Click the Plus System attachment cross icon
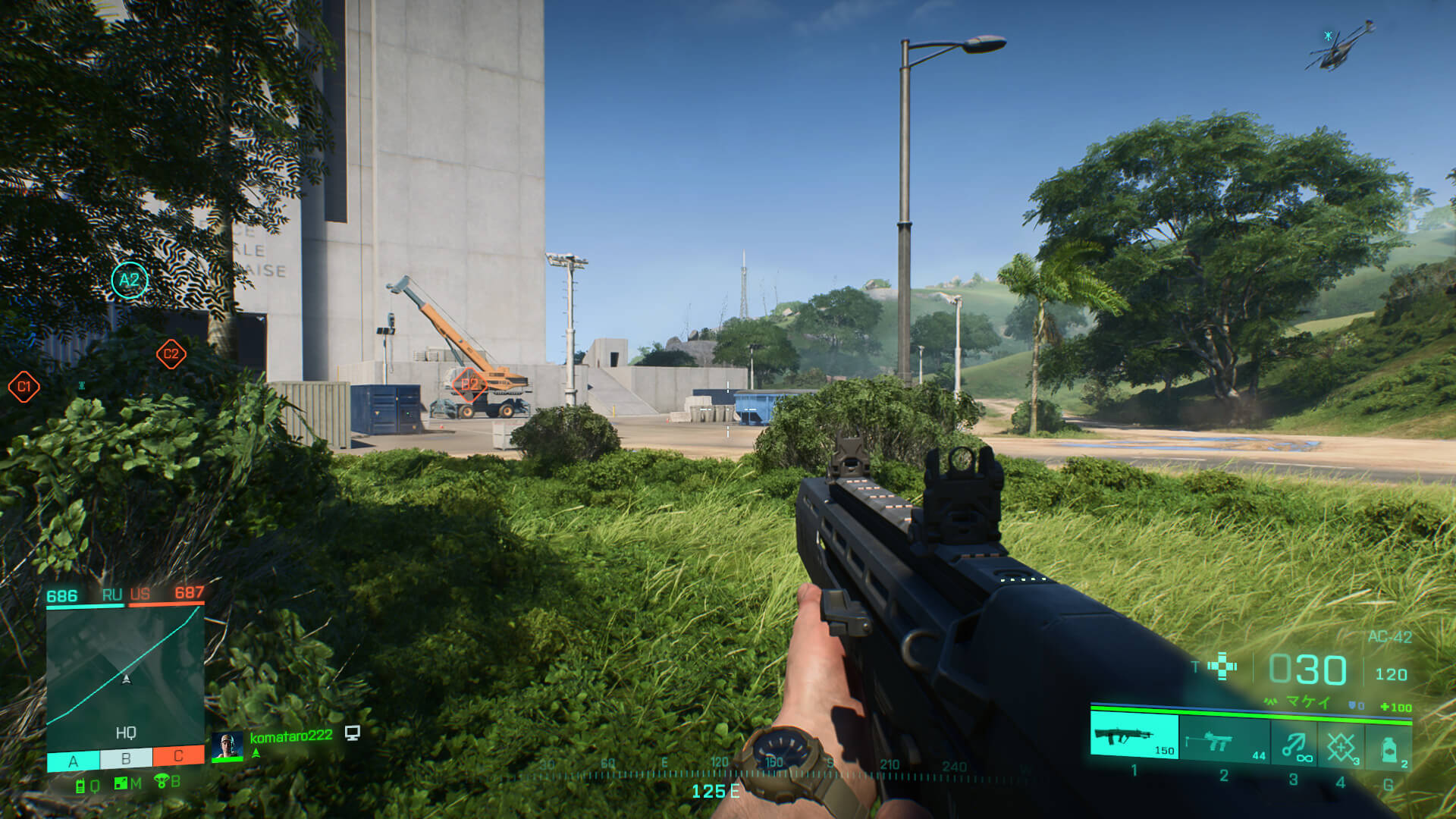The image size is (1456, 819). point(1222,667)
